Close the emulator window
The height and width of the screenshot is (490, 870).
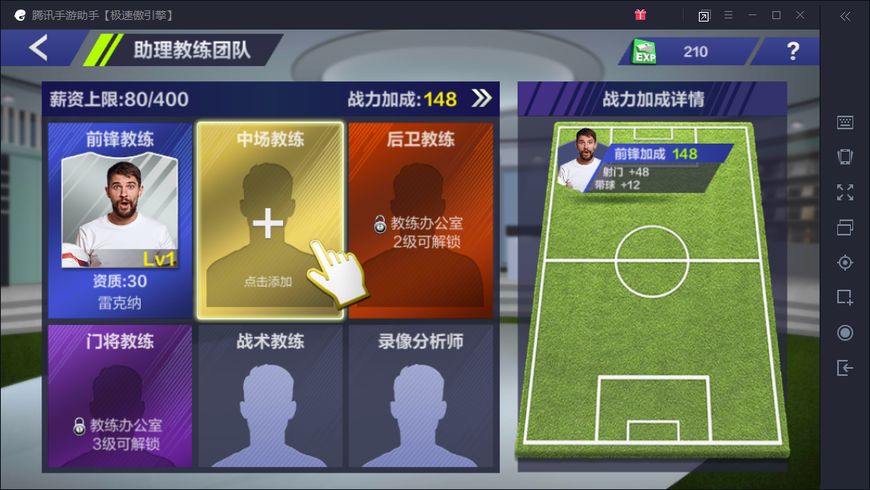pyautogui.click(x=800, y=15)
